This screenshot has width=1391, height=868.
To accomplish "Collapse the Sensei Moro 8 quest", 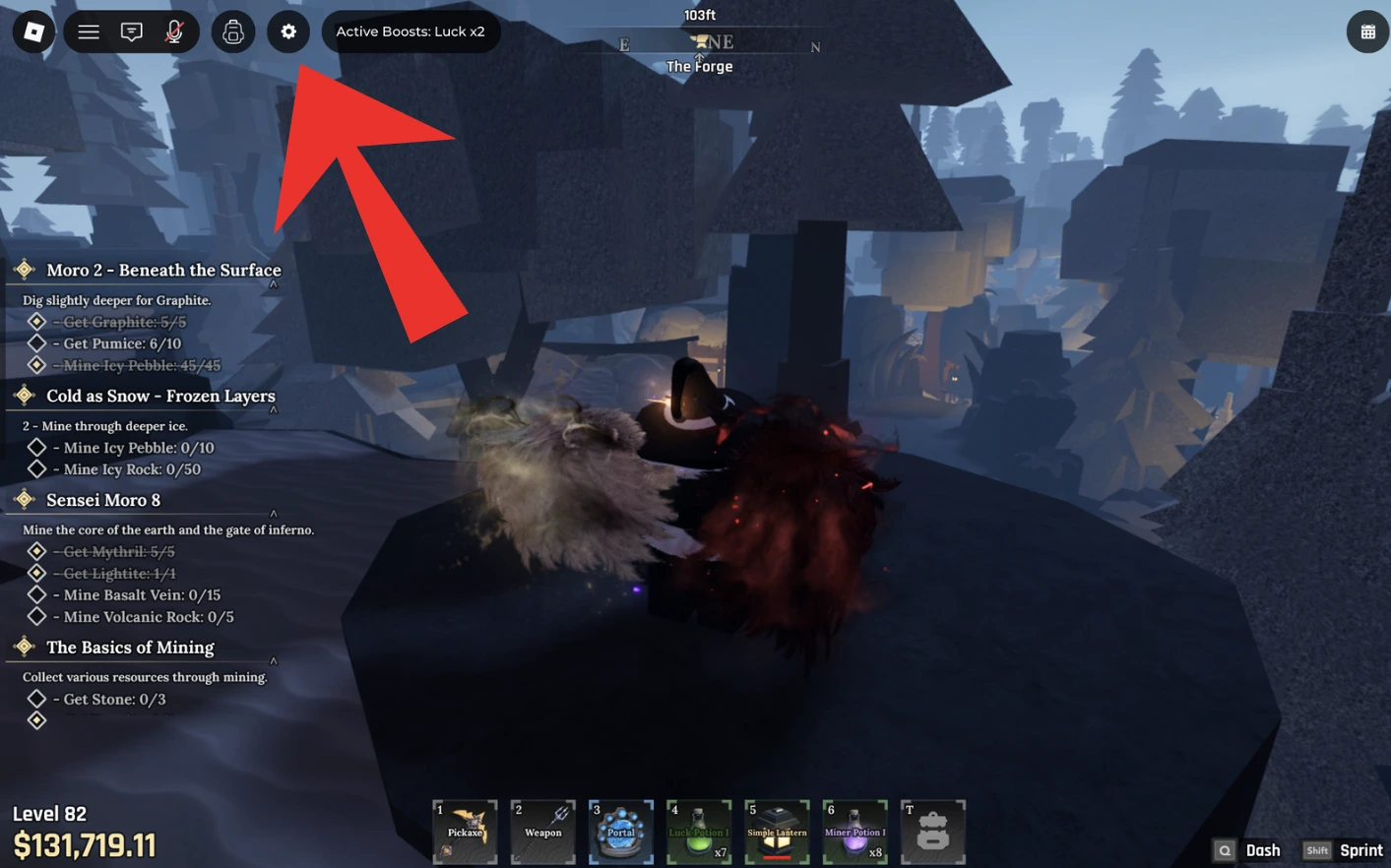I will click(274, 513).
